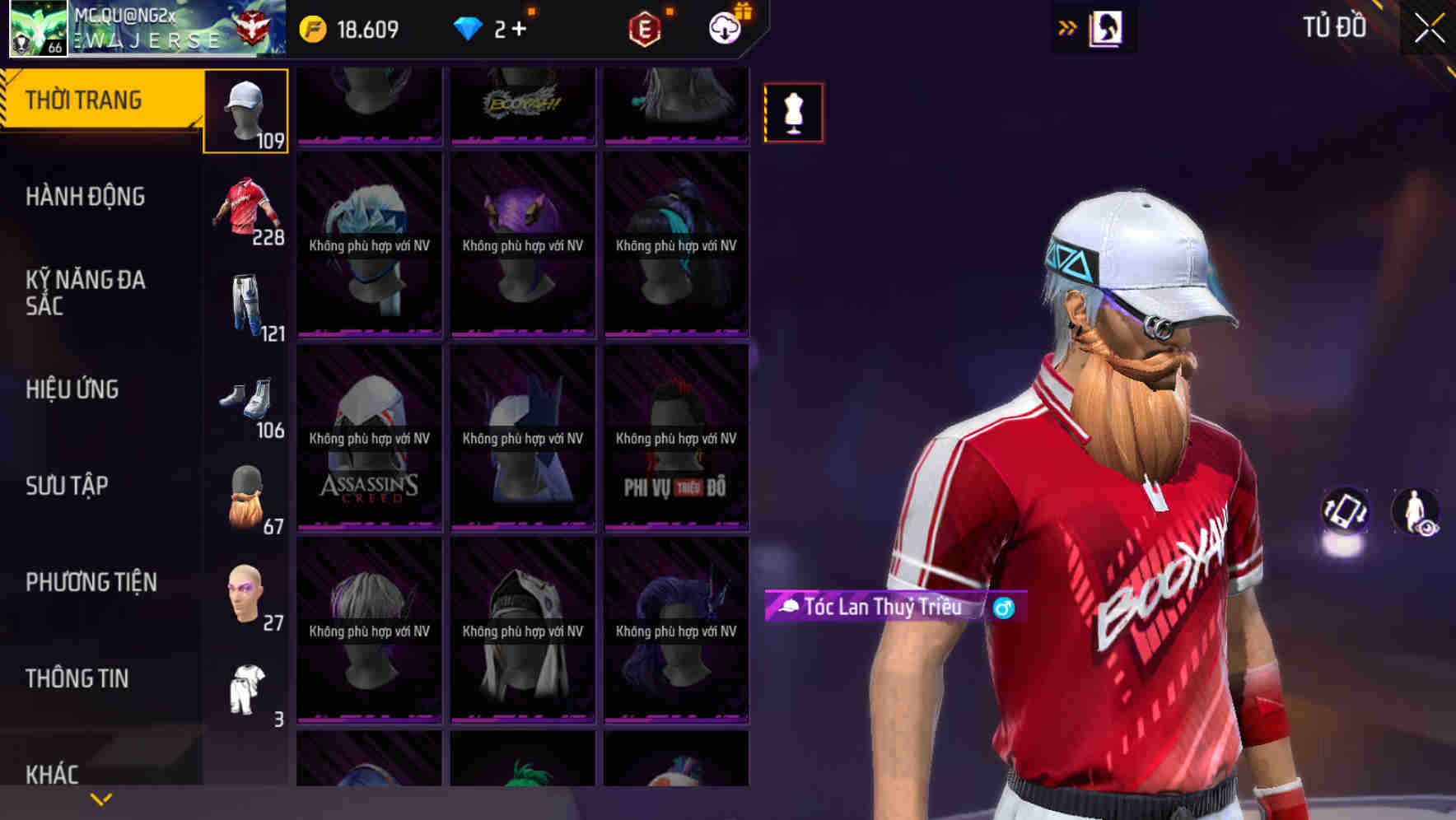The width and height of the screenshot is (1456, 820).
Task: Select the hair category with 67 items
Action: [x=245, y=496]
